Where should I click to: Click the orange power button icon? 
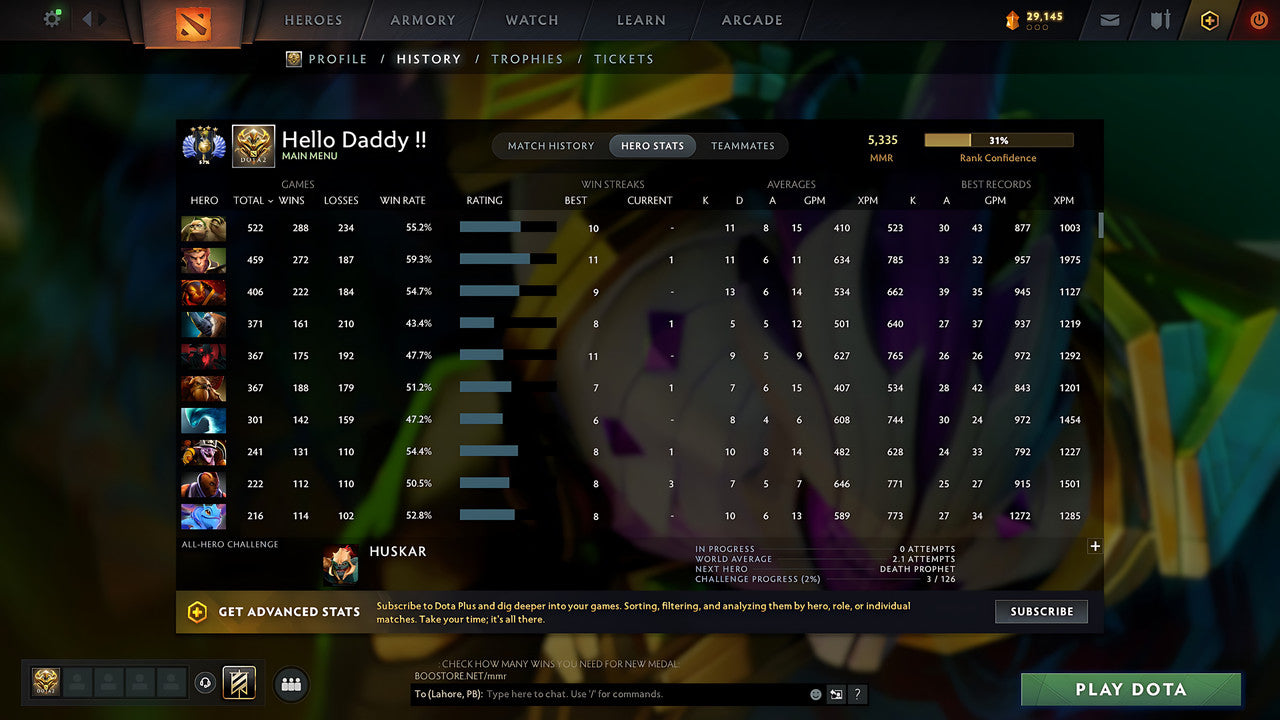pyautogui.click(x=1258, y=19)
